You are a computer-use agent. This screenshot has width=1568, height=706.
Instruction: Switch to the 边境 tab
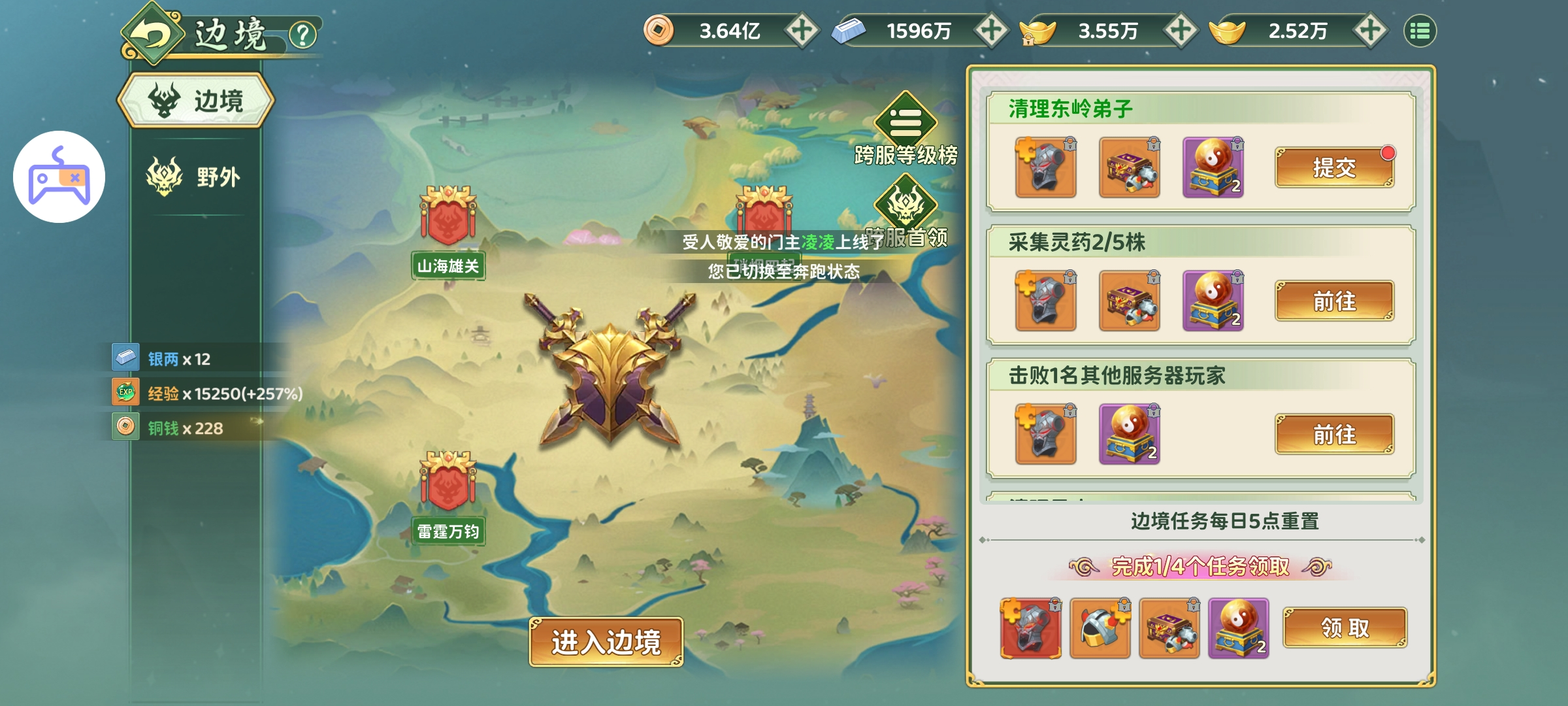[x=196, y=101]
